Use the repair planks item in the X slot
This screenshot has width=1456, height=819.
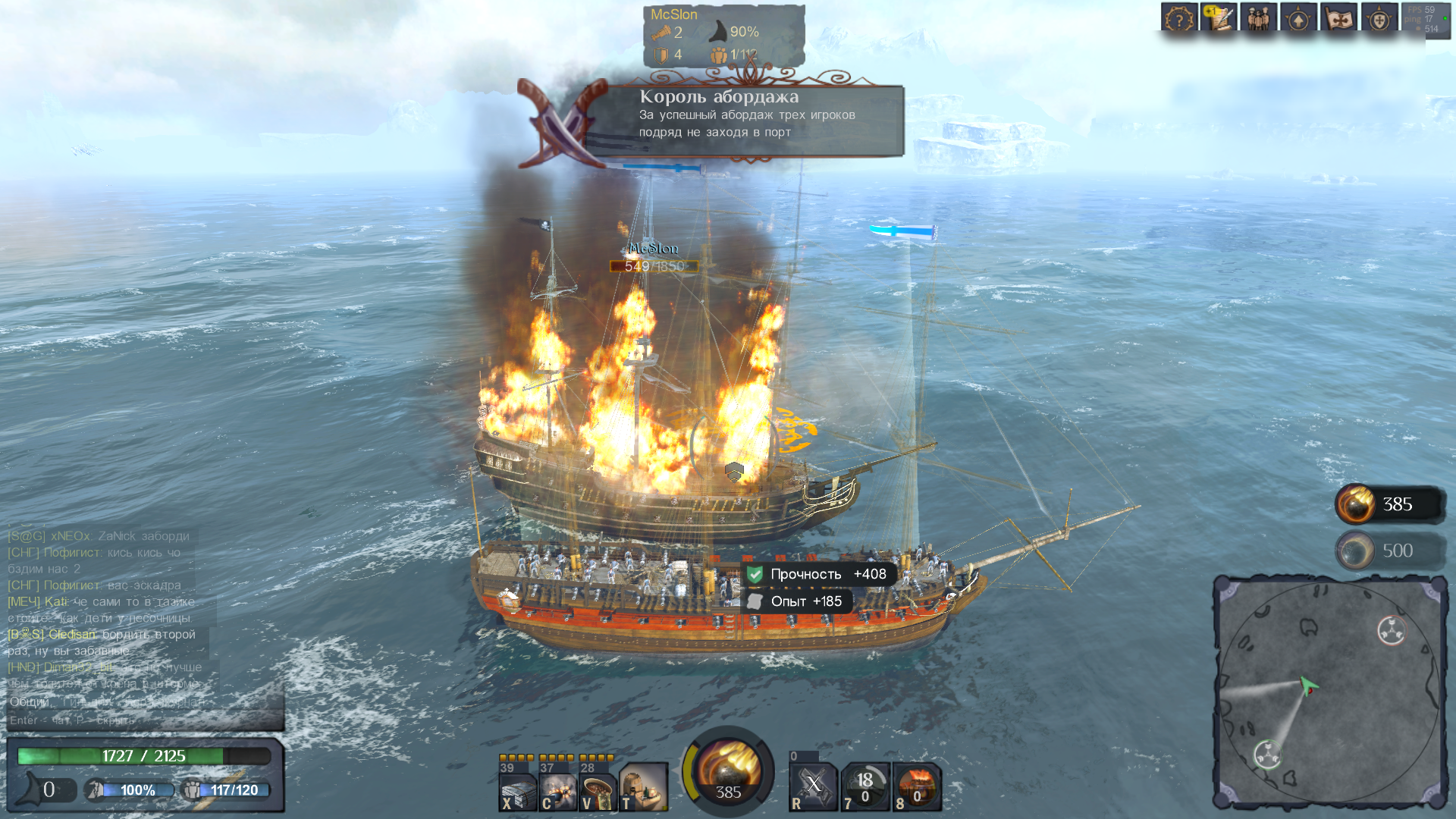click(x=518, y=789)
